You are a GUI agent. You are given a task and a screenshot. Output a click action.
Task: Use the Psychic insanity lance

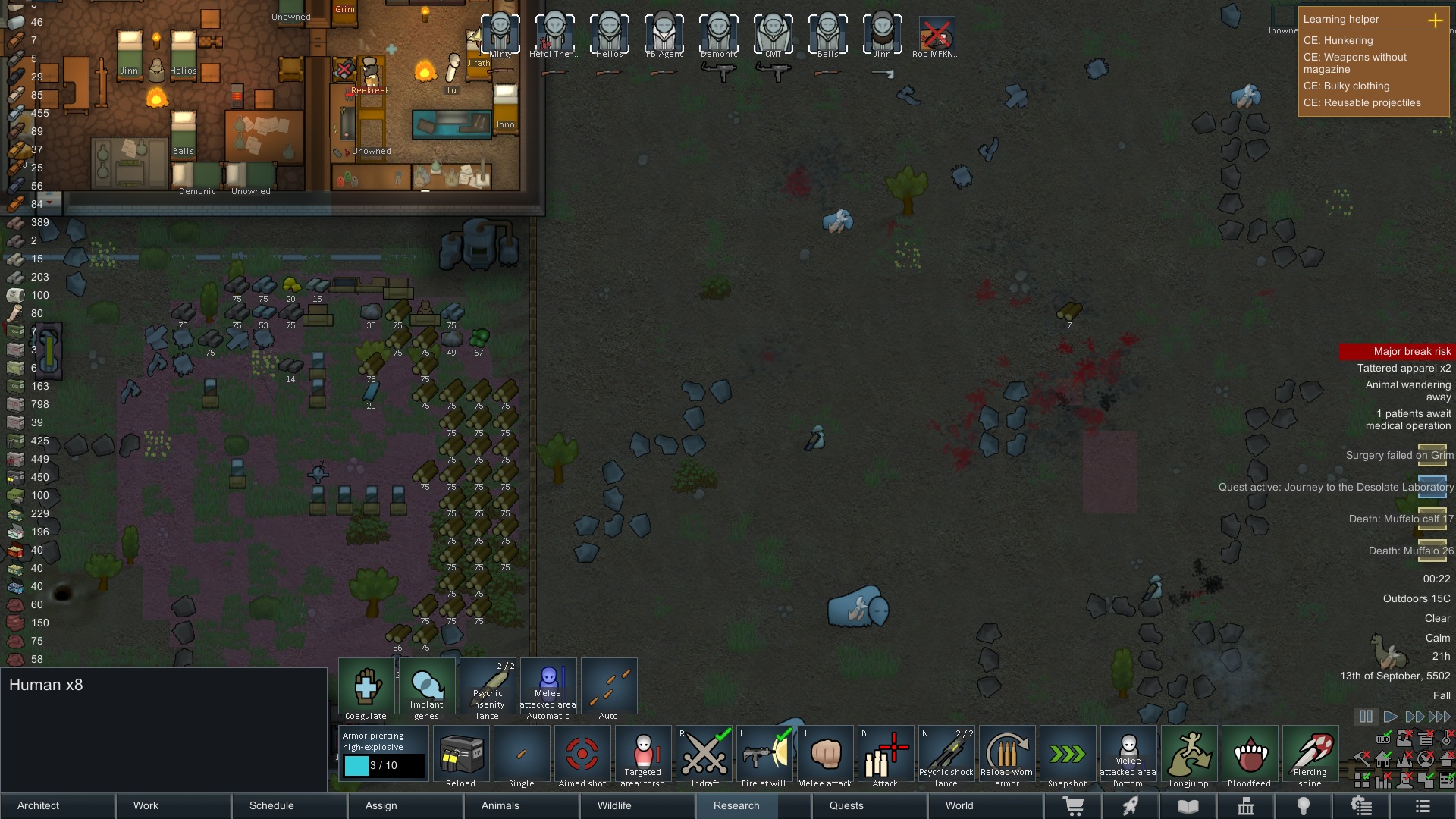click(488, 687)
